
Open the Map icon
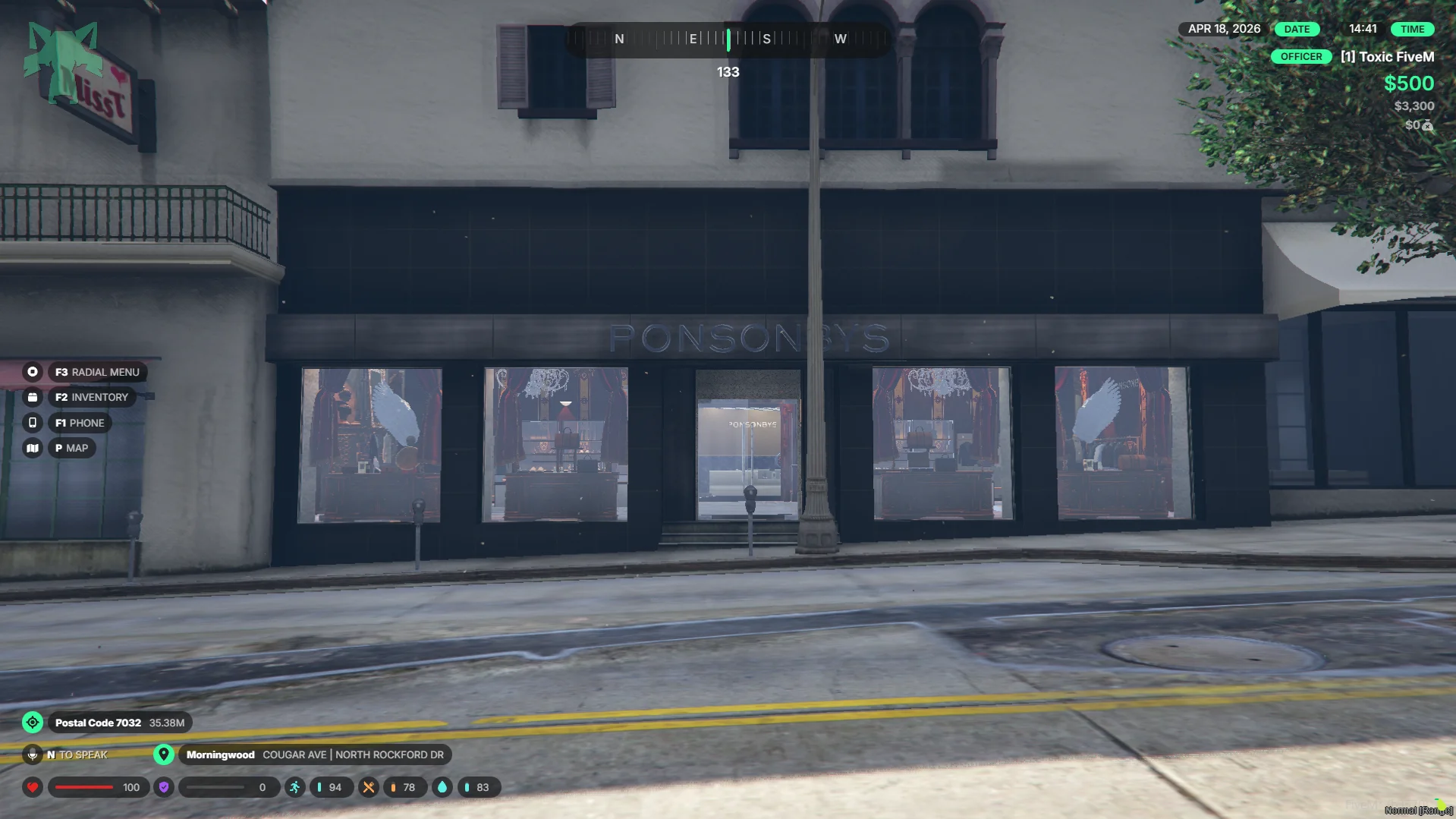tap(33, 448)
